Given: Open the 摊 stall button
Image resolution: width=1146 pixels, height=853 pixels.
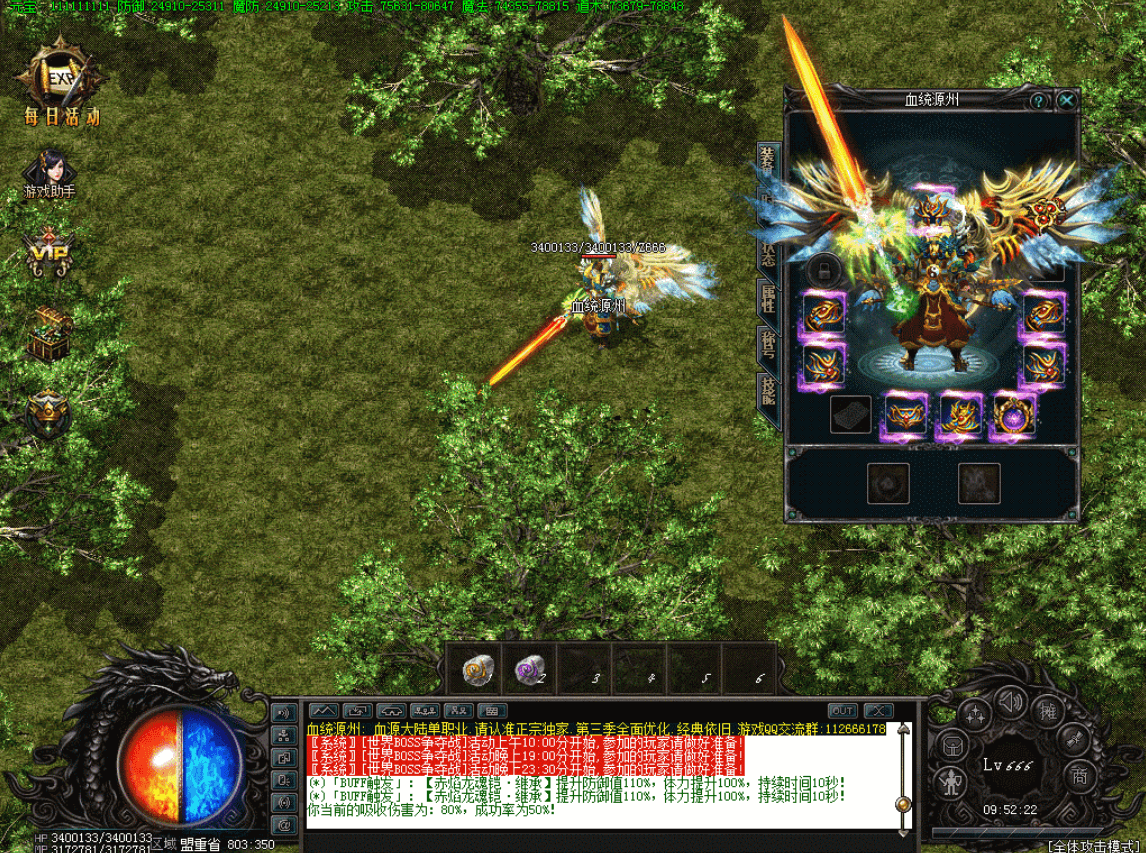Looking at the screenshot, I should (1048, 712).
